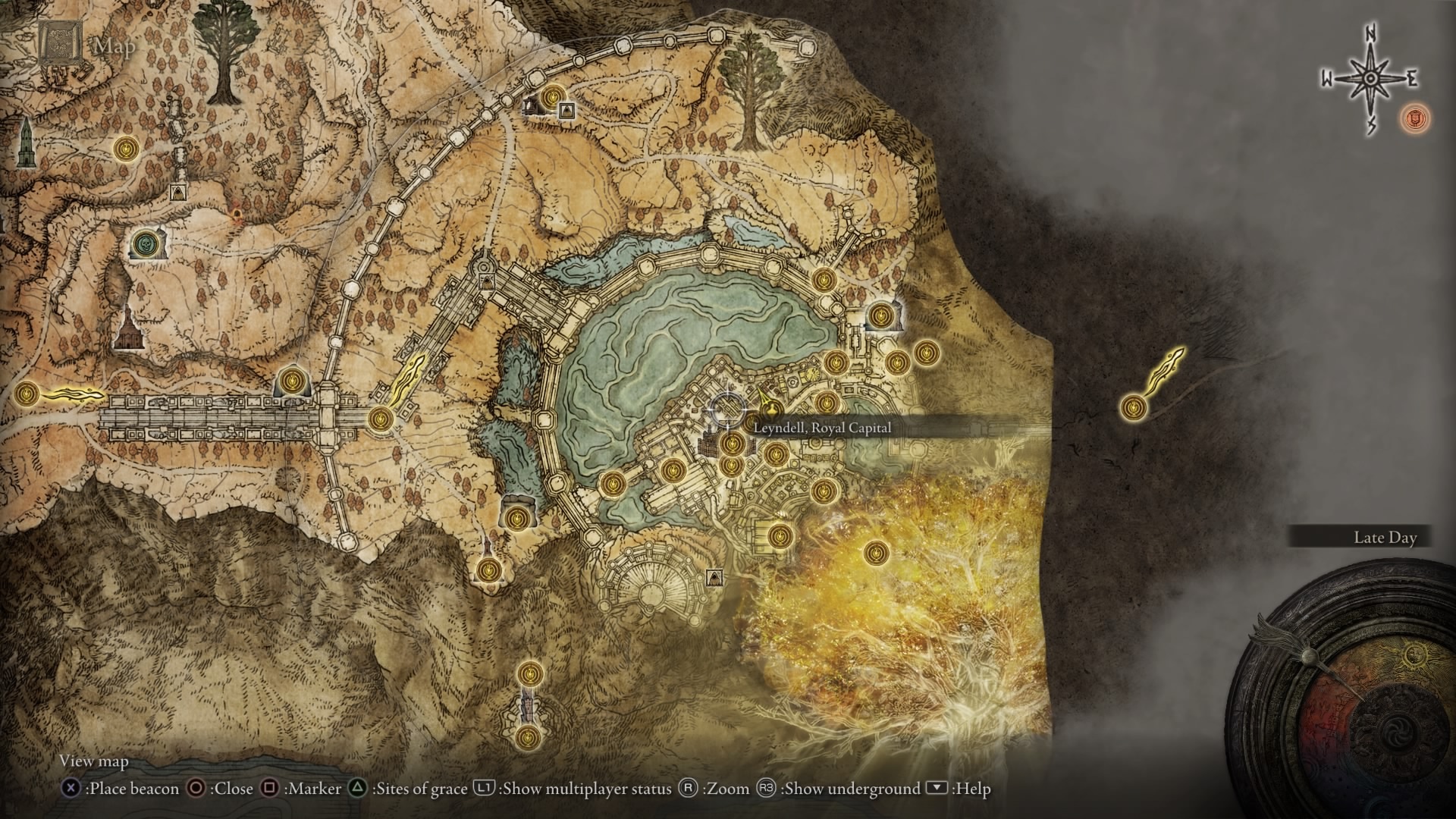Click the orange rune emblem below the compass
This screenshot has width=1456, height=819.
click(x=1415, y=118)
